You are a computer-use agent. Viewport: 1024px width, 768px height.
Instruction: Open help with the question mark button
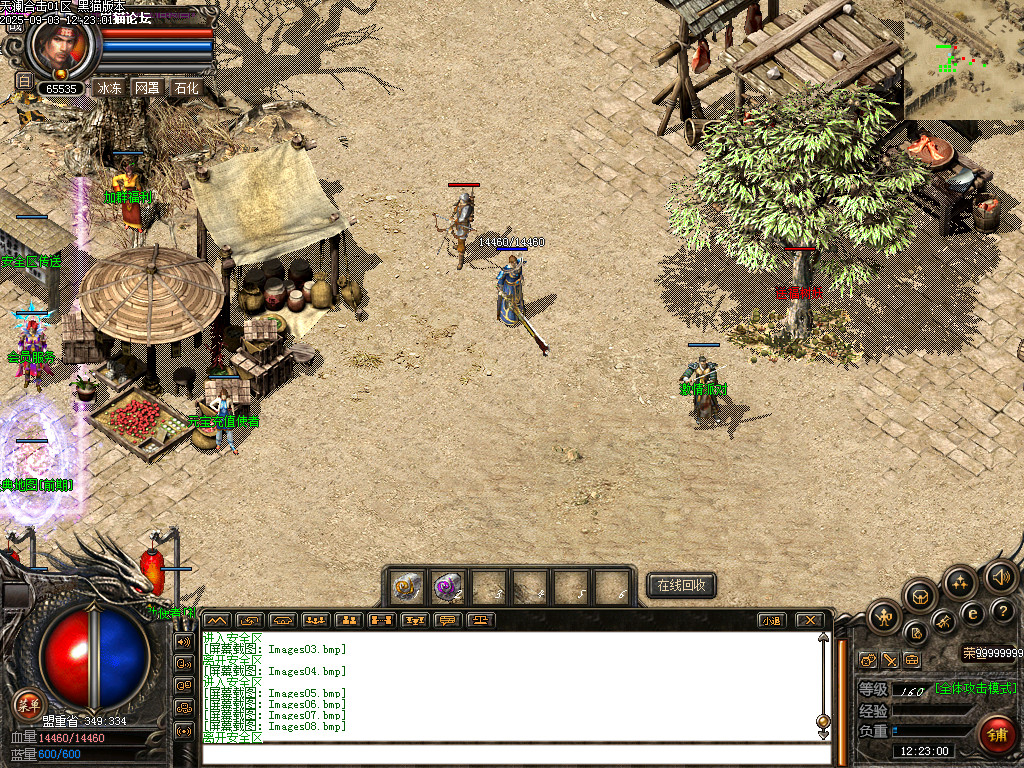coord(1002,611)
